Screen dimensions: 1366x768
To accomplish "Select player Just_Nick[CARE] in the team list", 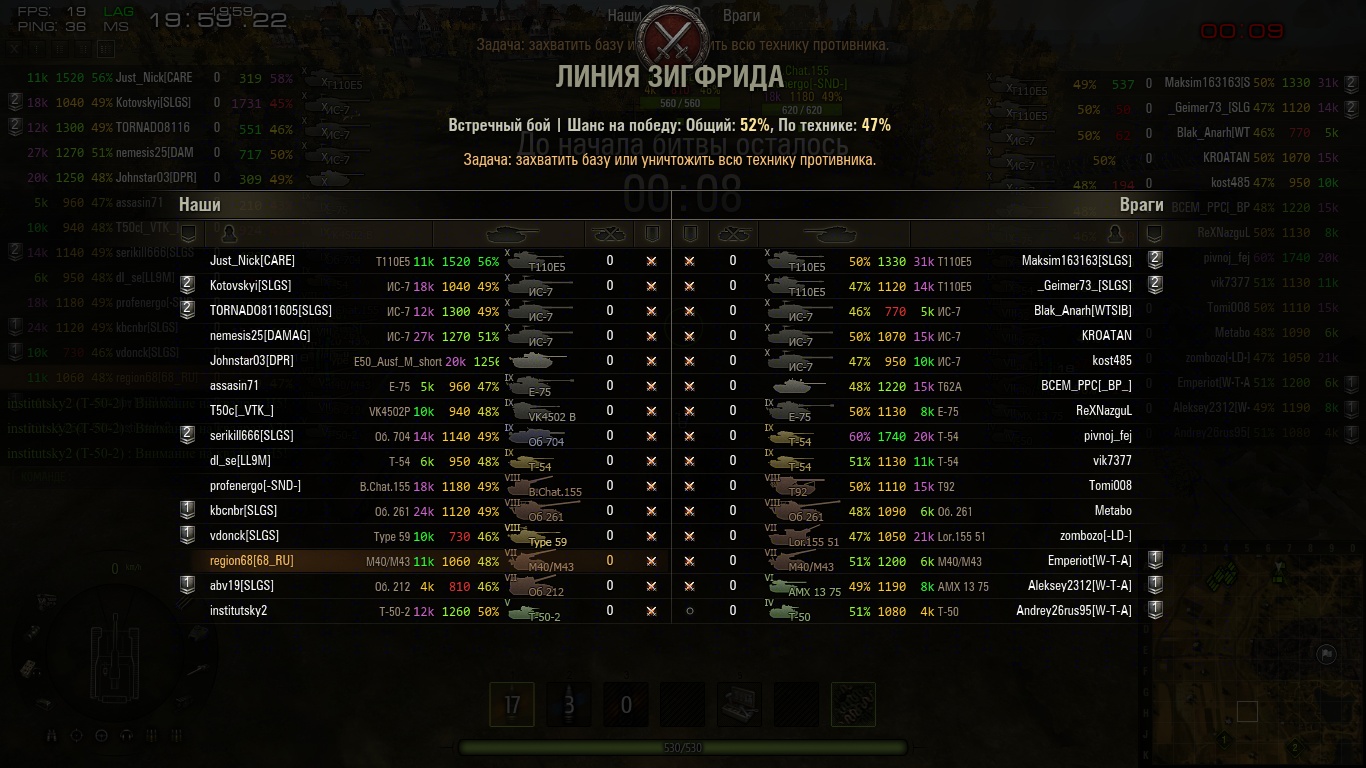I will 252,261.
